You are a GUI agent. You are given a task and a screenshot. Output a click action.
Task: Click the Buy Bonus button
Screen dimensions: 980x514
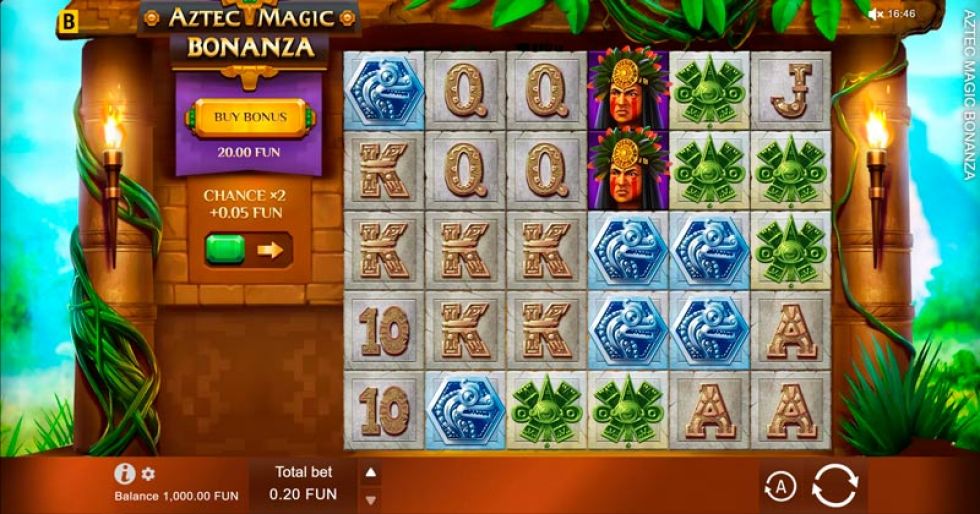tap(250, 118)
